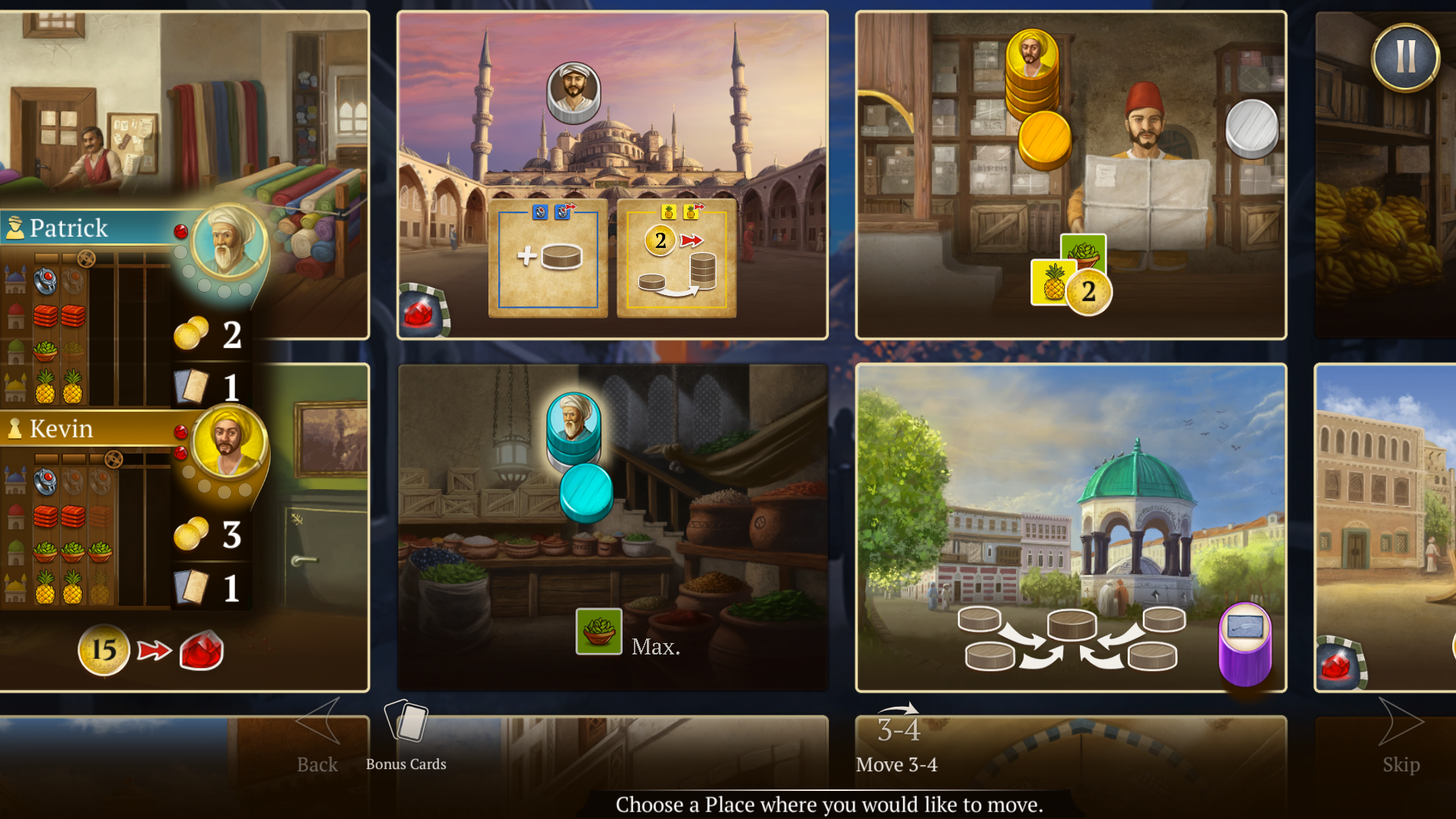
Task: Select the add-assistant mosque tile
Action: click(x=548, y=258)
